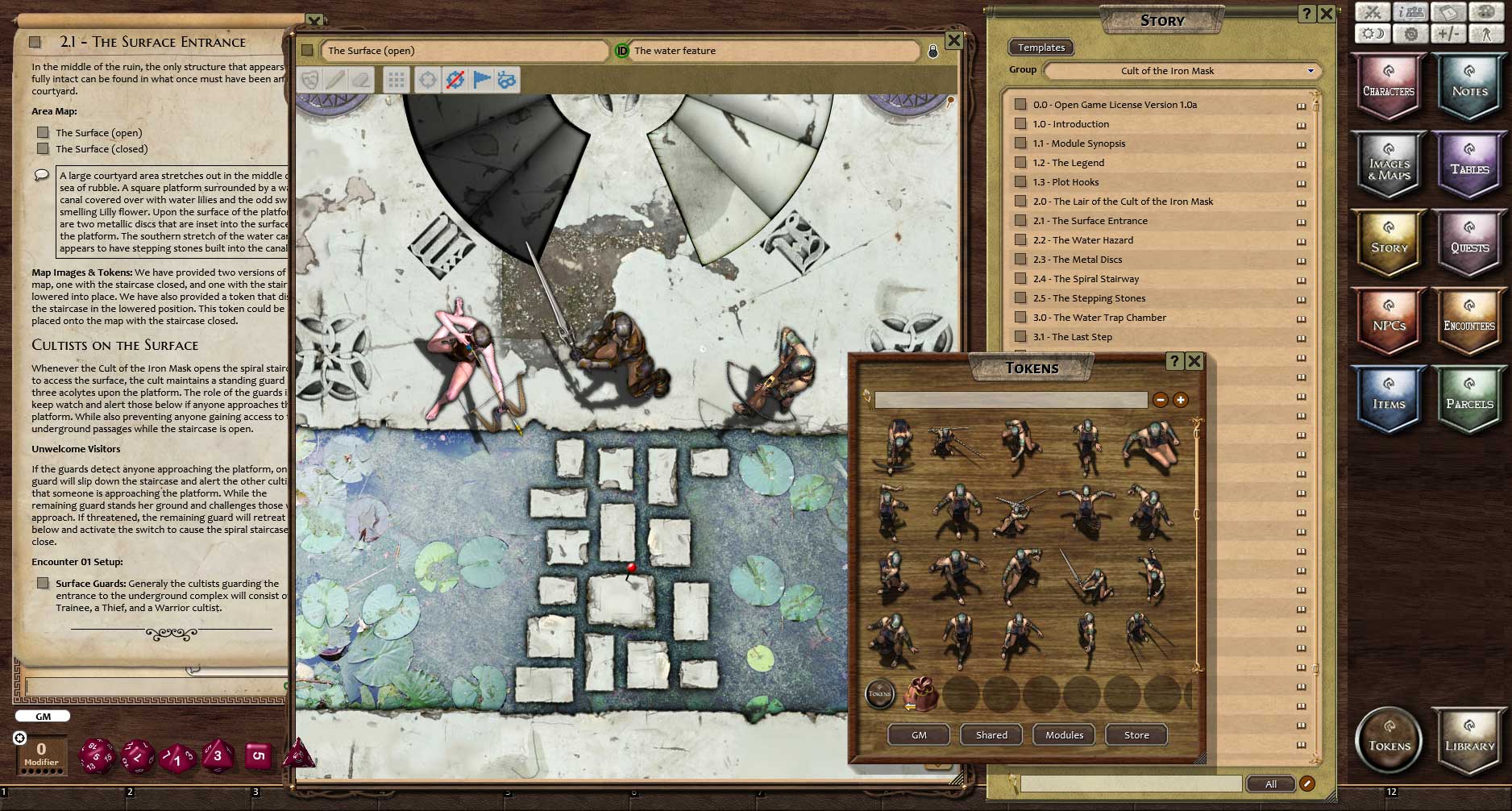Open the Items panel

tap(1388, 400)
